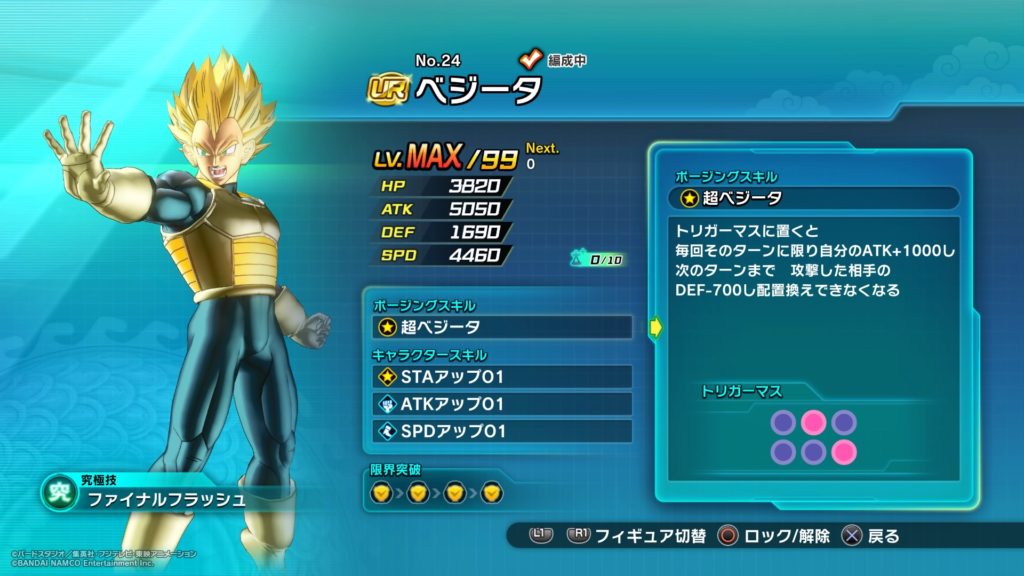Select the ATKアップ01 character skill
Screen dimensions: 1024x576
pos(502,404)
